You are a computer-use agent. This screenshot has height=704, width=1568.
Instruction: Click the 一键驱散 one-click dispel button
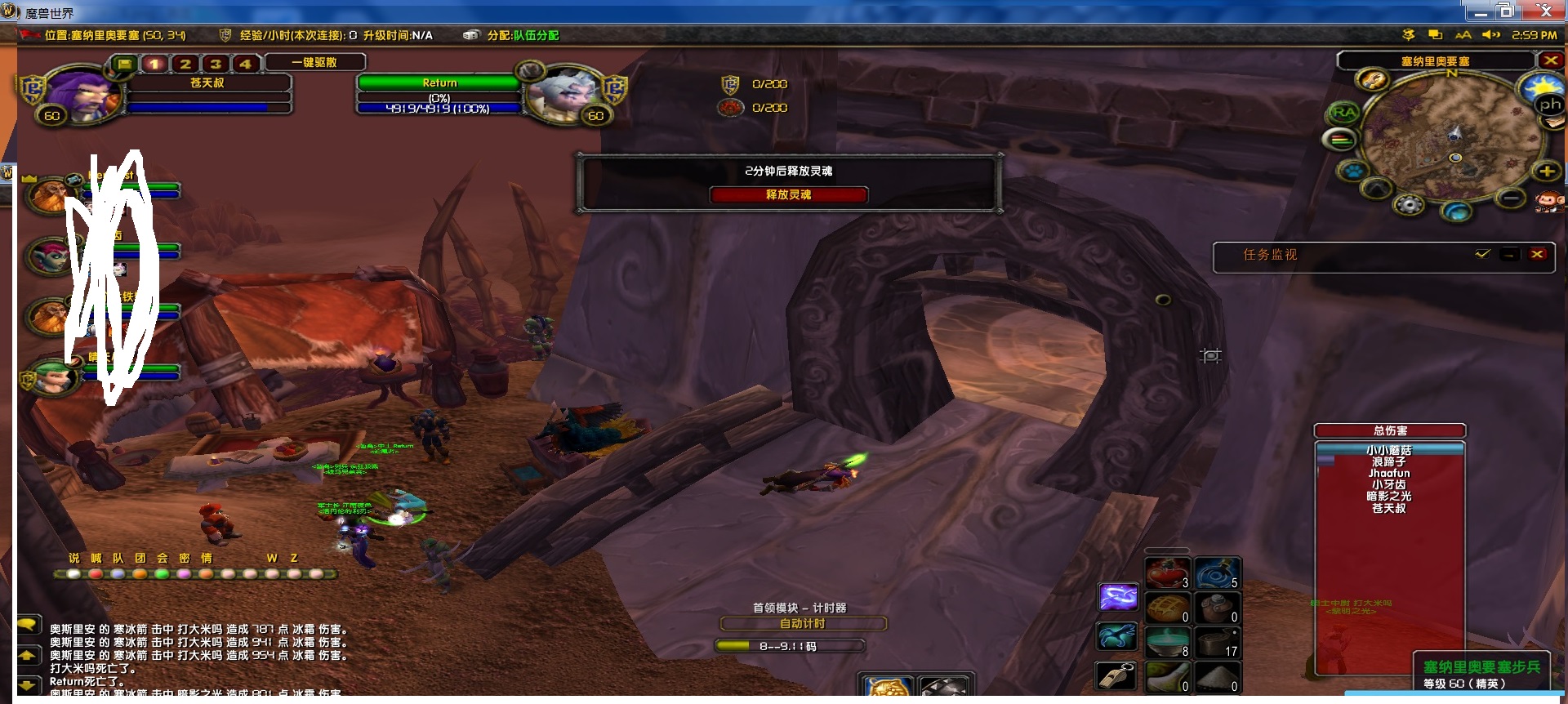315,62
